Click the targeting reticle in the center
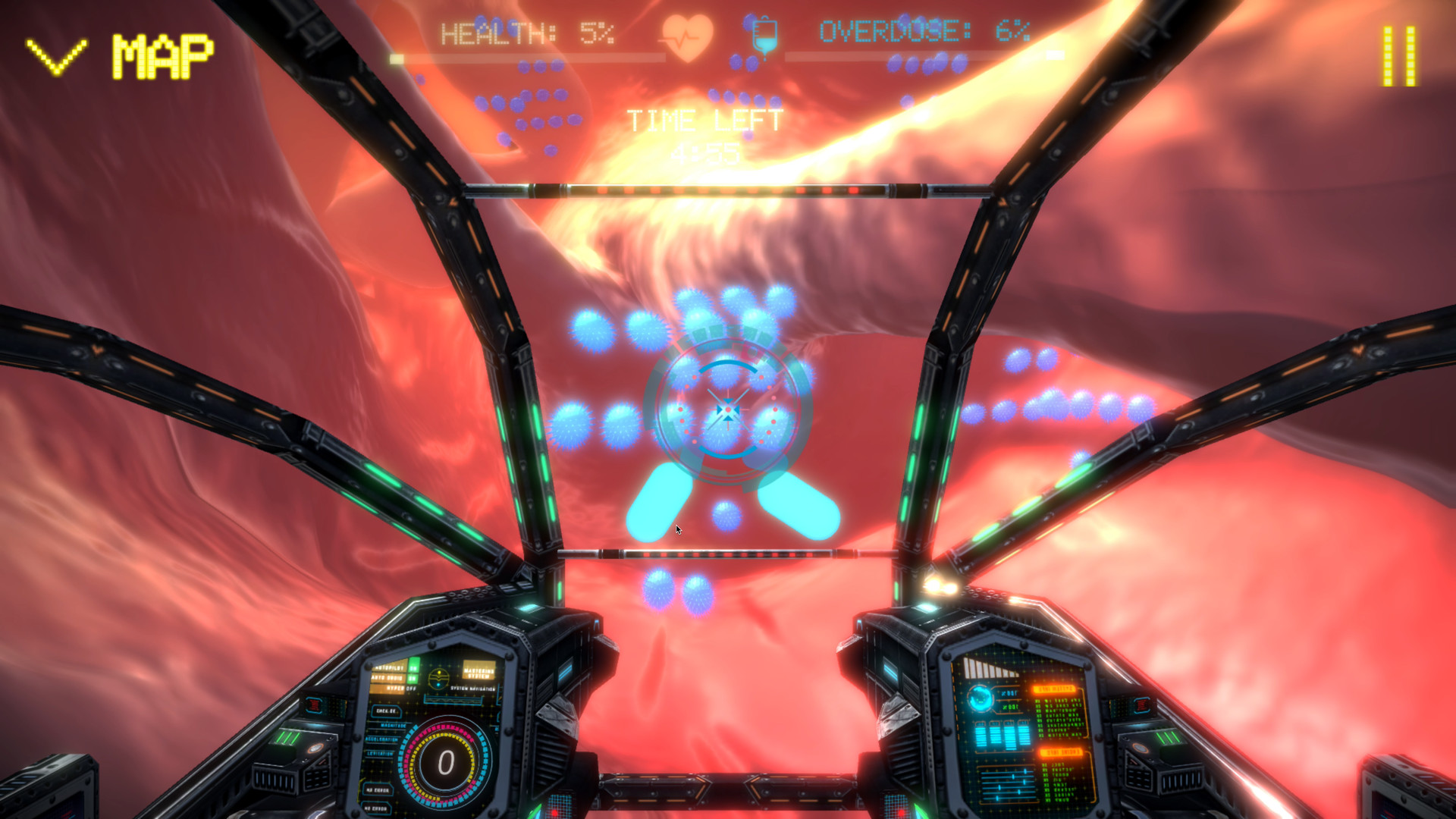Screen dimensions: 1456x819 [728, 409]
